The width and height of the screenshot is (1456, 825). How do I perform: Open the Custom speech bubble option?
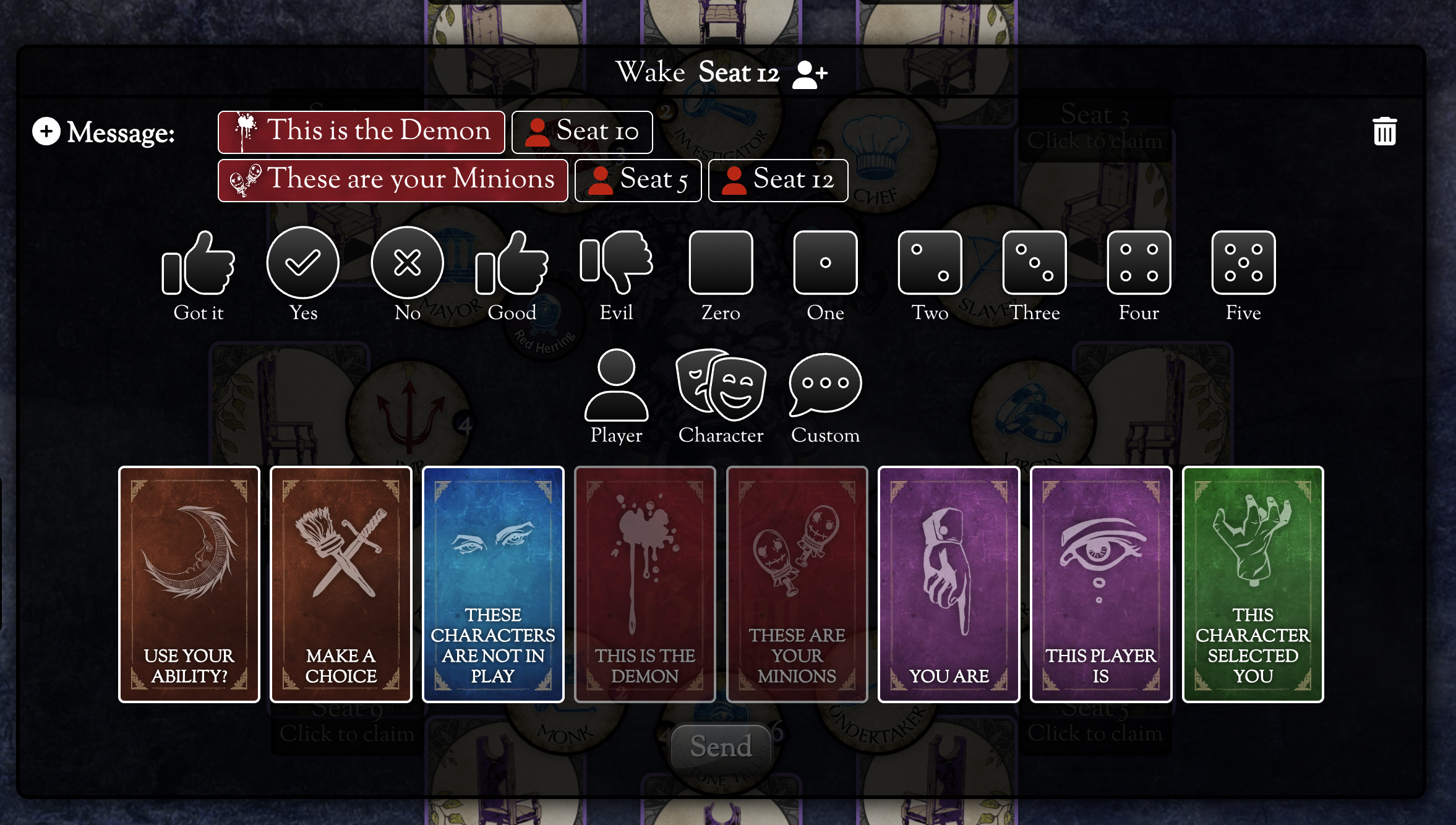(825, 386)
